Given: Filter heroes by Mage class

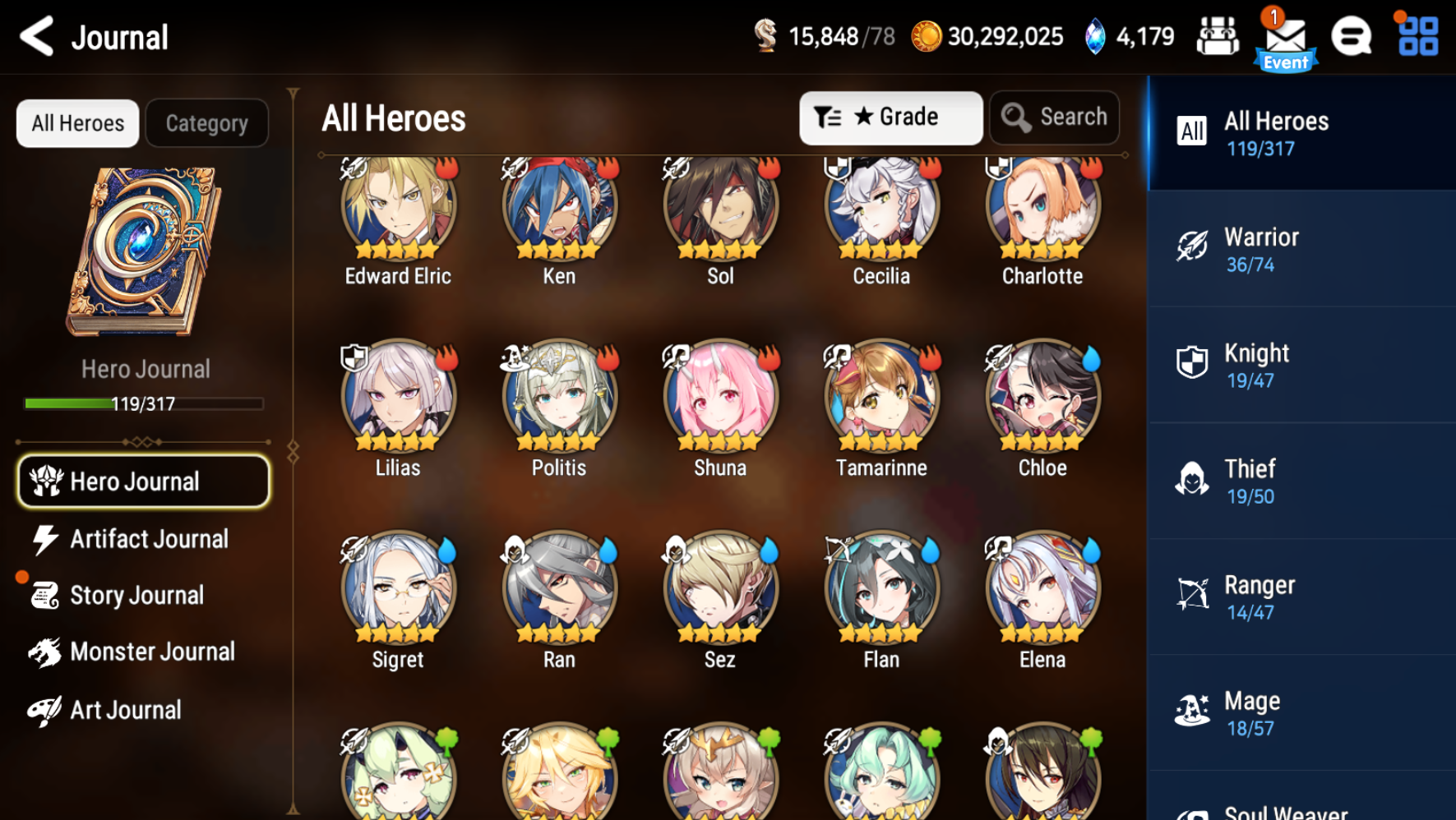Looking at the screenshot, I should click(1301, 713).
